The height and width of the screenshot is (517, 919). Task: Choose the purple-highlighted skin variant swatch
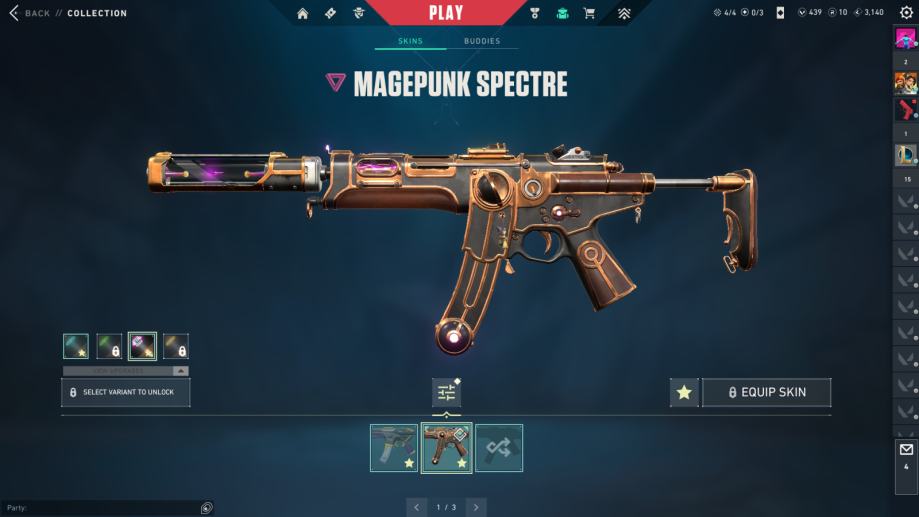click(142, 346)
